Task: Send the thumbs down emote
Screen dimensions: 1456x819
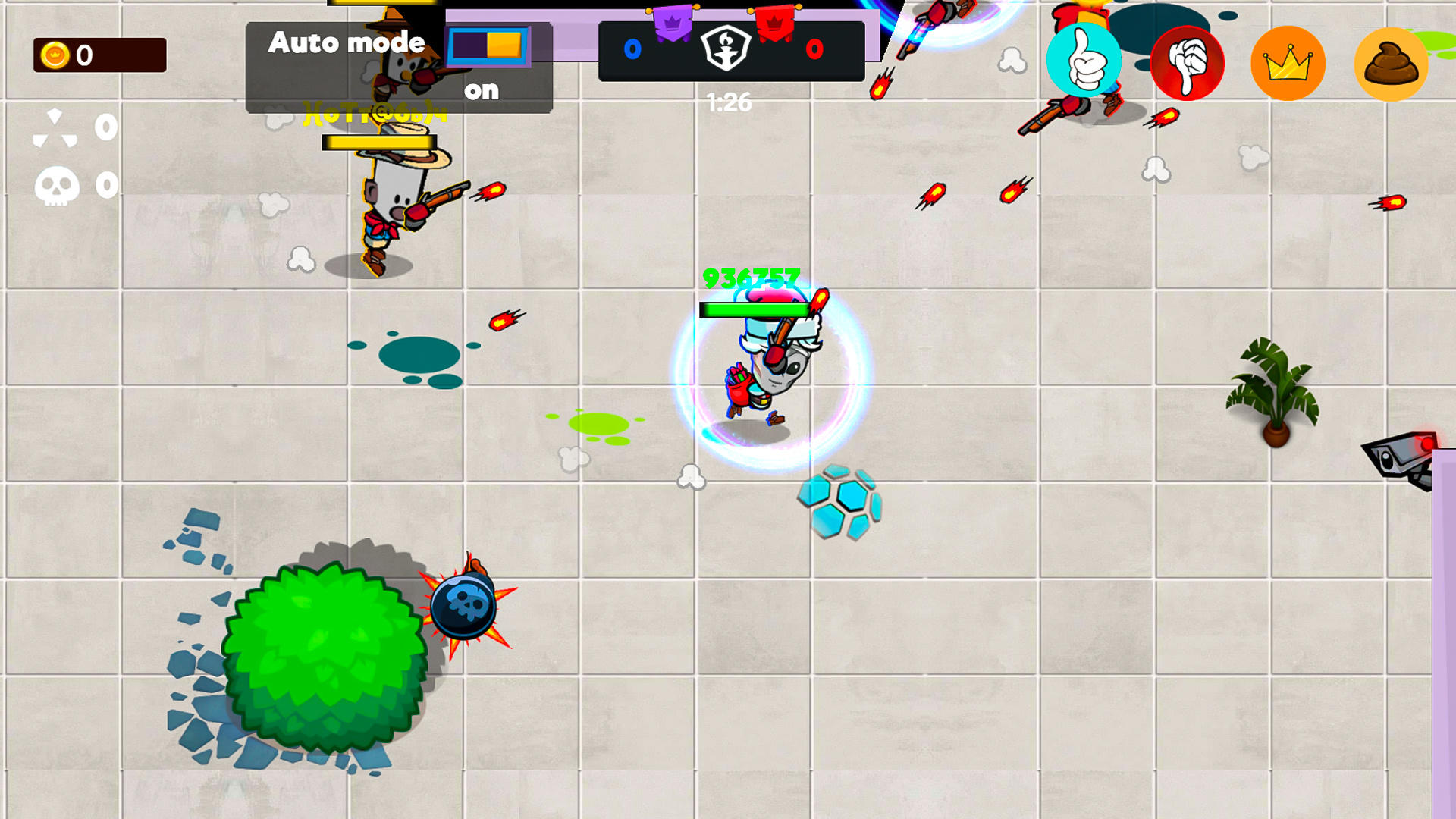Action: (x=1186, y=63)
